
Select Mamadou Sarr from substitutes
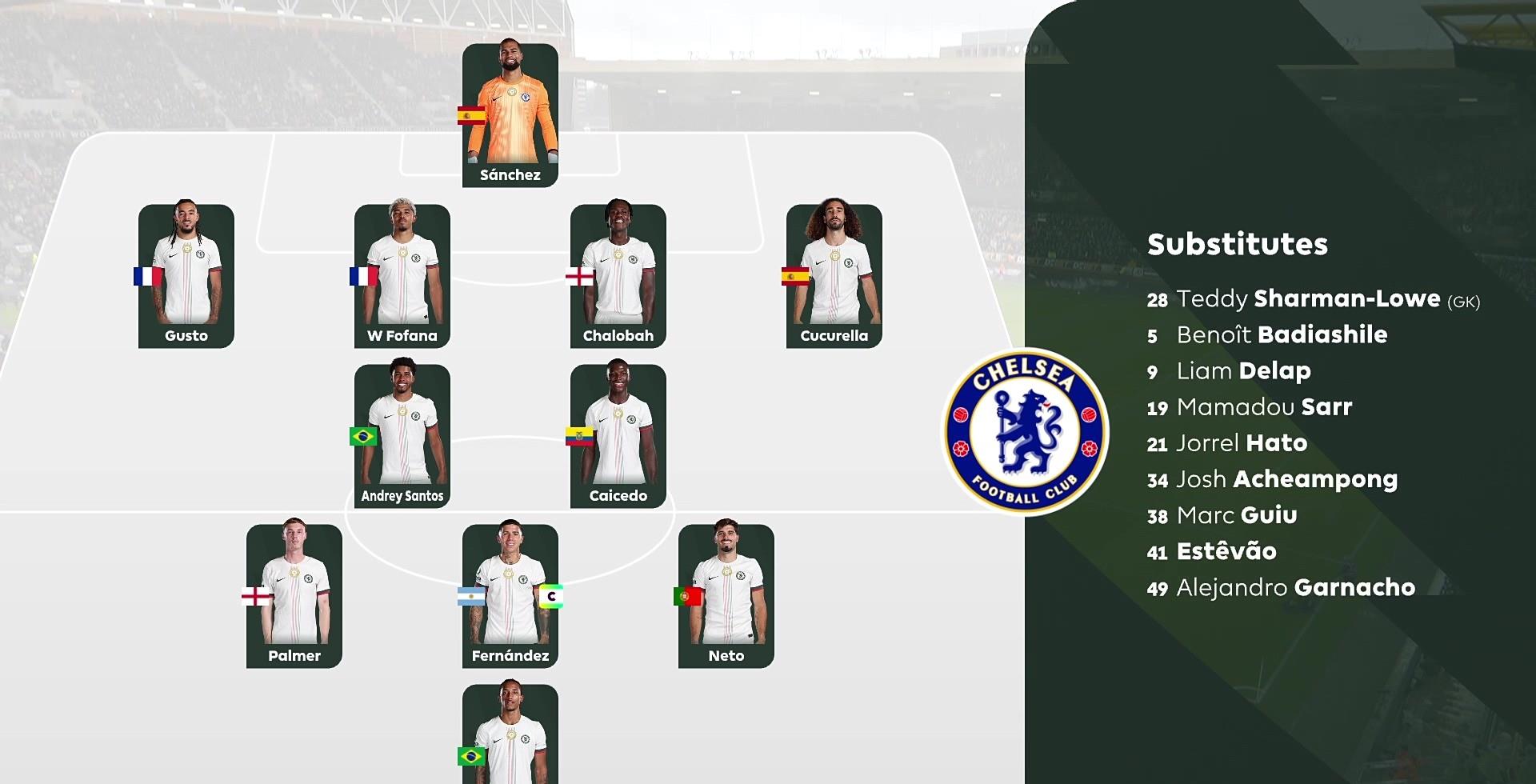[1263, 407]
